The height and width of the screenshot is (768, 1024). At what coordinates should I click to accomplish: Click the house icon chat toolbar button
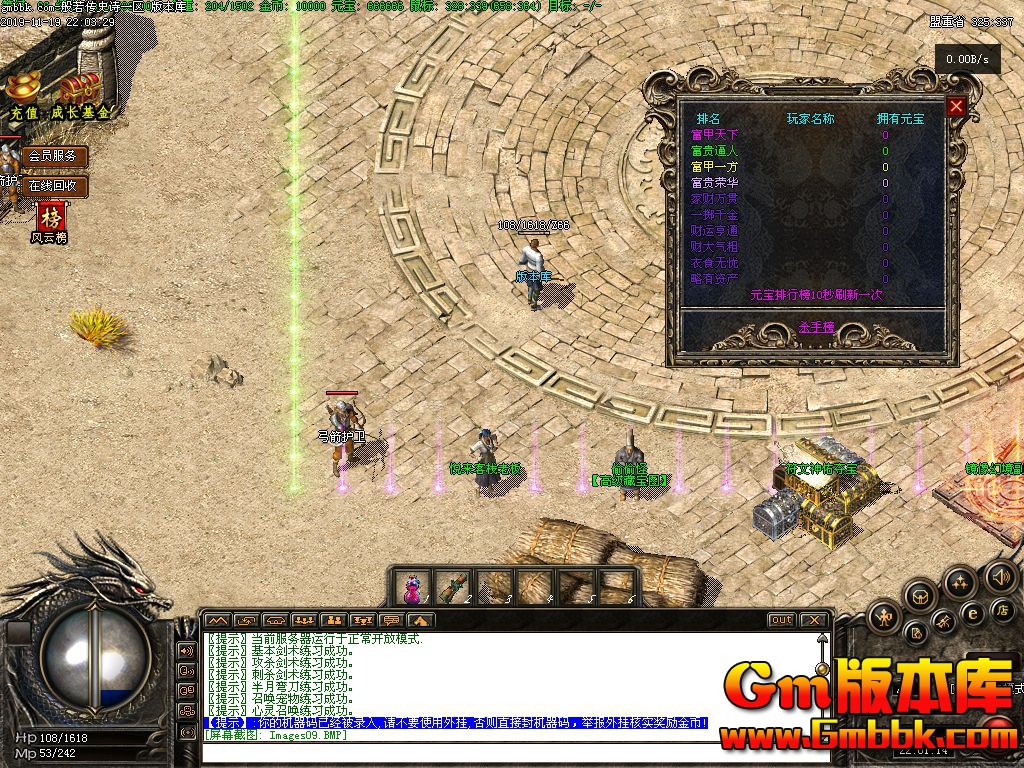tap(420, 620)
